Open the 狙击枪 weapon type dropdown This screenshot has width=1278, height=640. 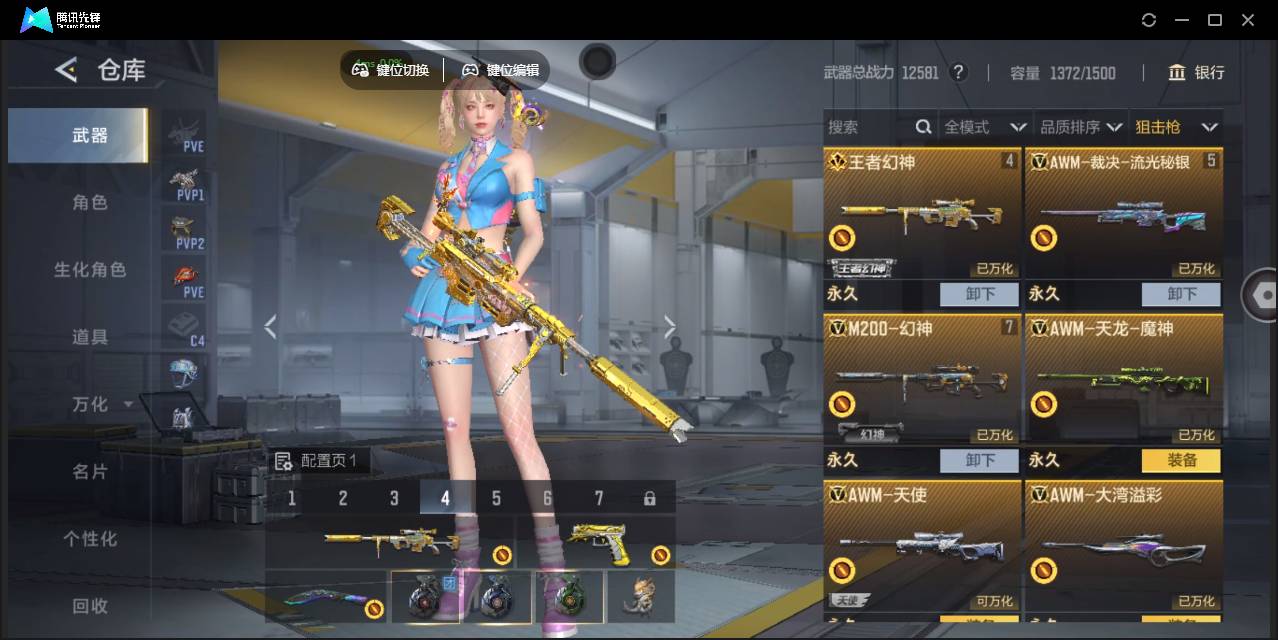[x=1176, y=127]
